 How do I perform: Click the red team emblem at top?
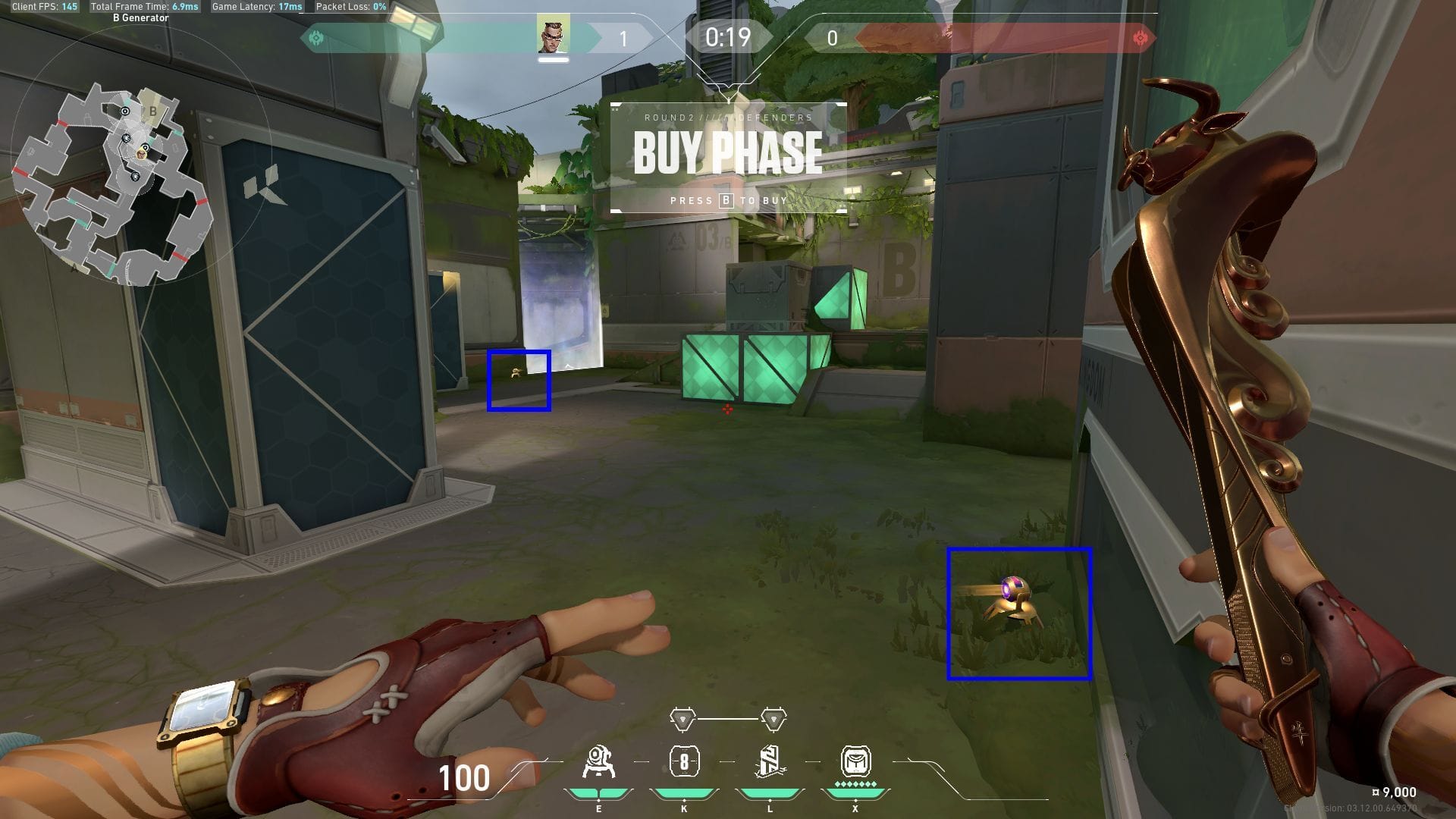(1139, 38)
